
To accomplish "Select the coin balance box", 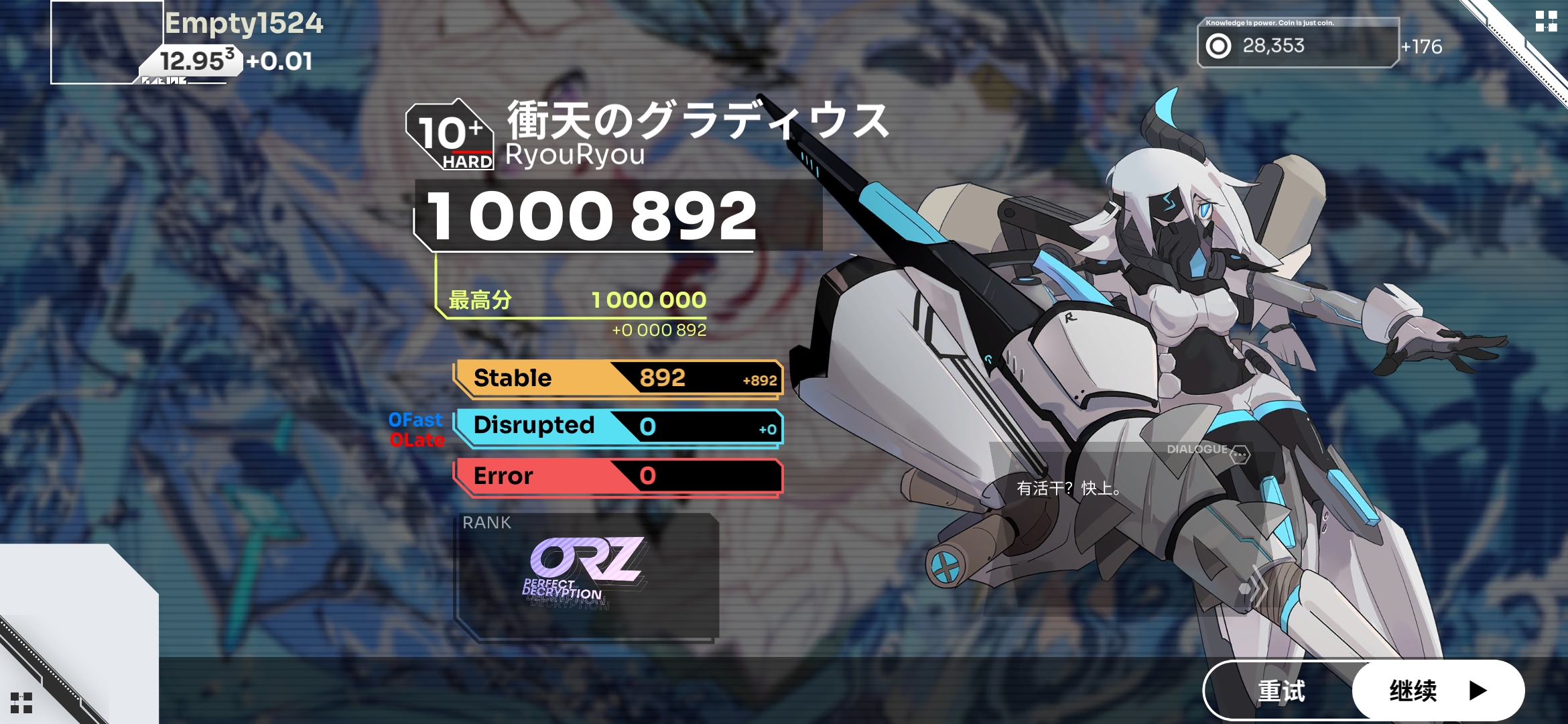I will 1297,44.
